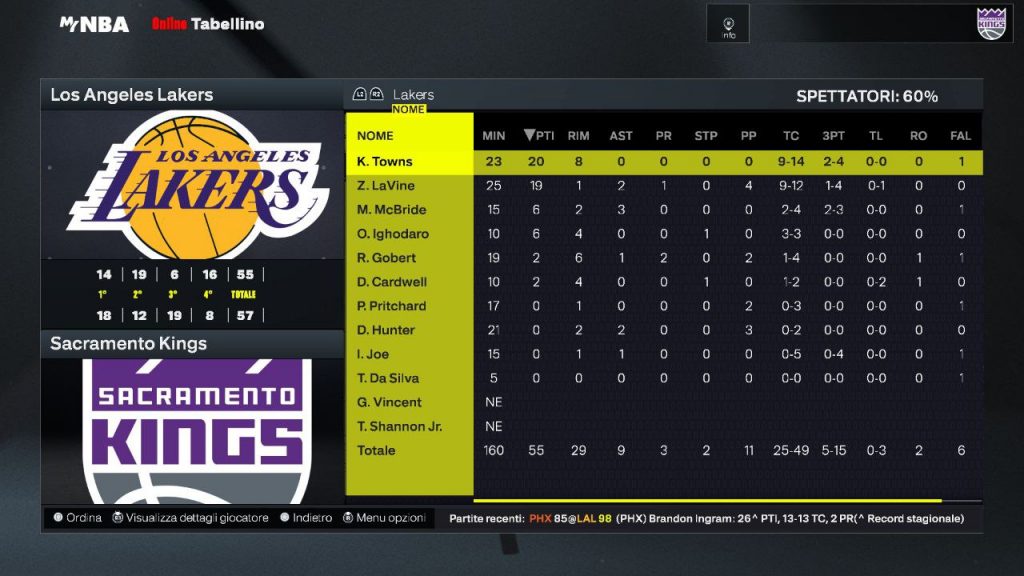The height and width of the screenshot is (576, 1024).
Task: Select I. Joe player row
Action: [373, 354]
